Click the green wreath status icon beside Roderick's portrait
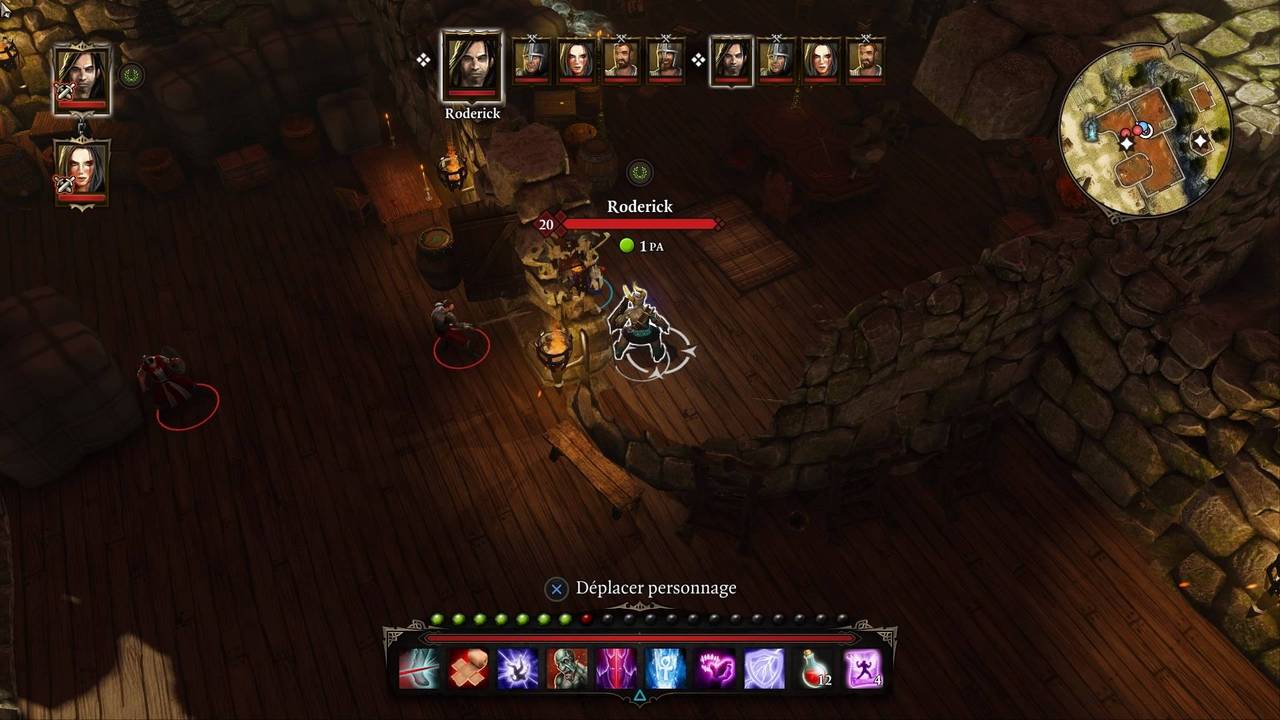This screenshot has width=1280, height=720. pos(131,74)
